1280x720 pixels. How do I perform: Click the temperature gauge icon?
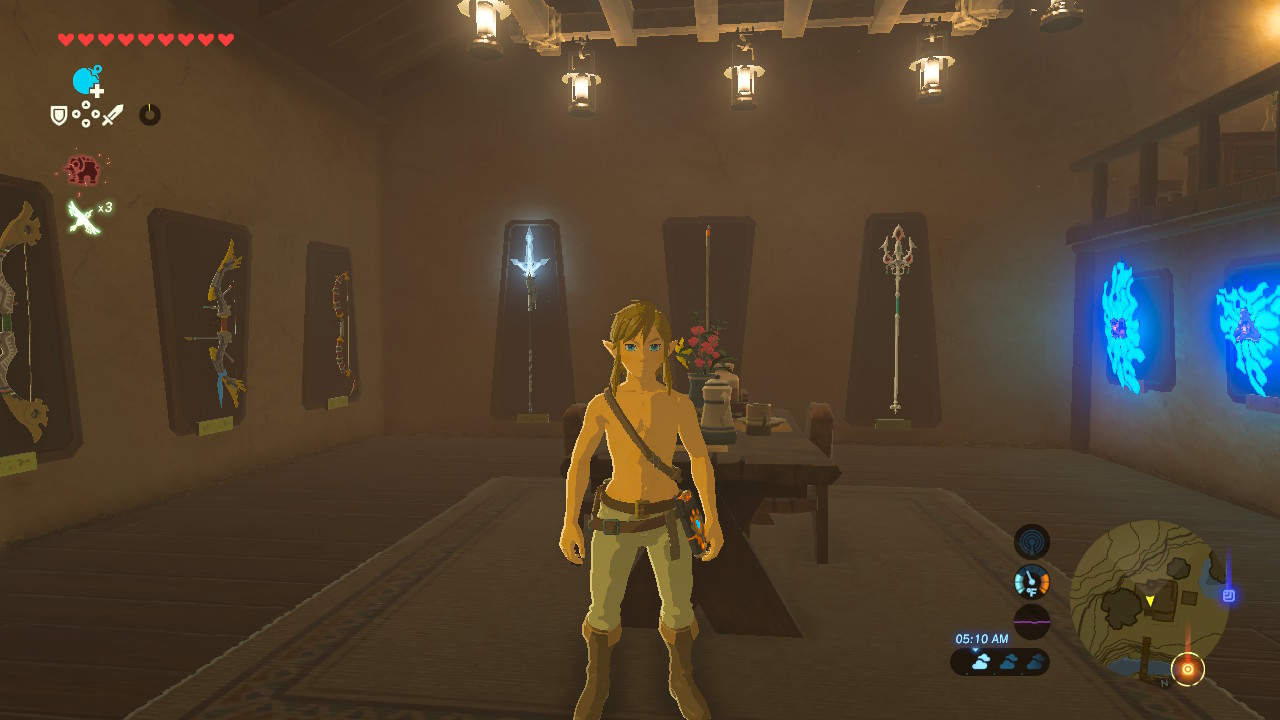pyautogui.click(x=1031, y=581)
